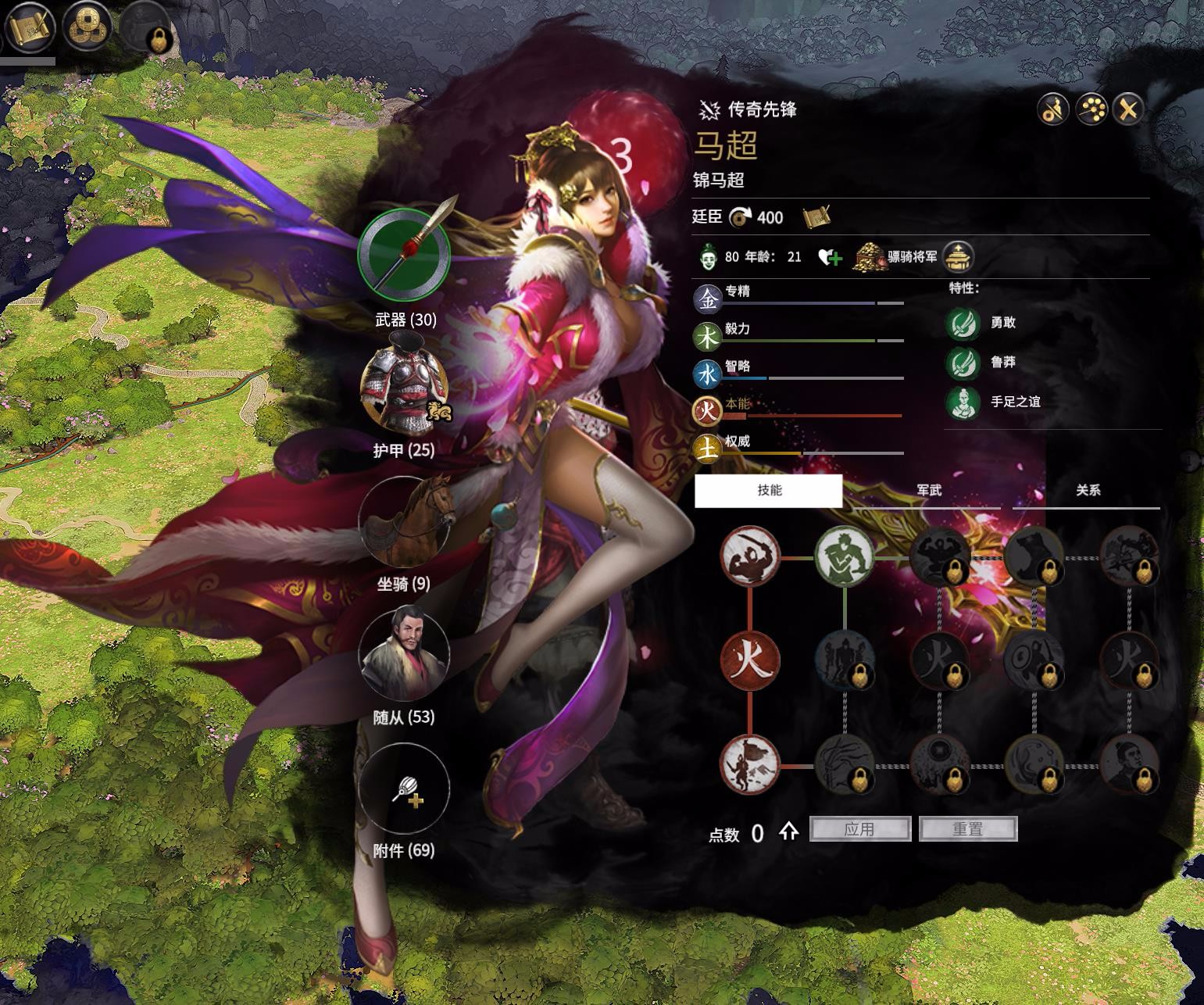Open the 随从 follower portrait slot
This screenshot has height=1005, width=1204.
pyautogui.click(x=404, y=654)
